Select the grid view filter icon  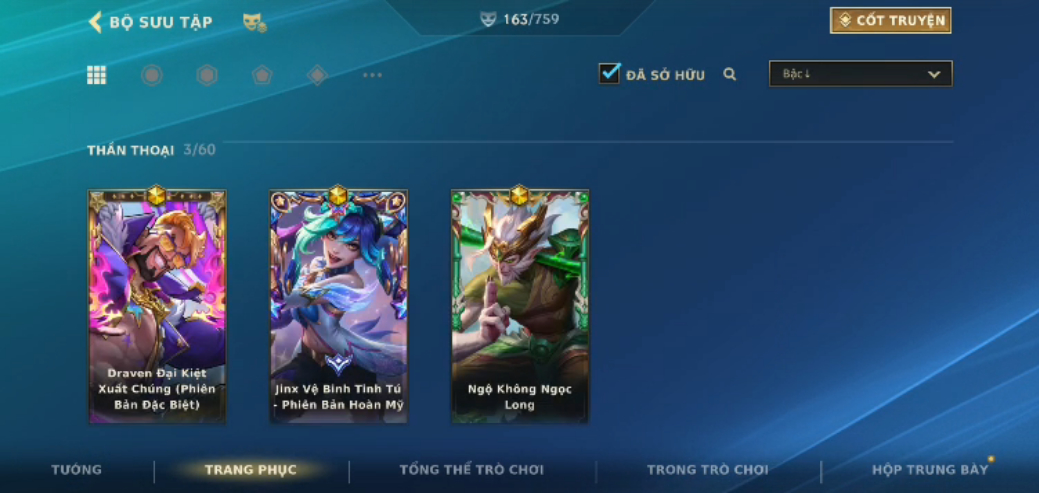click(97, 75)
